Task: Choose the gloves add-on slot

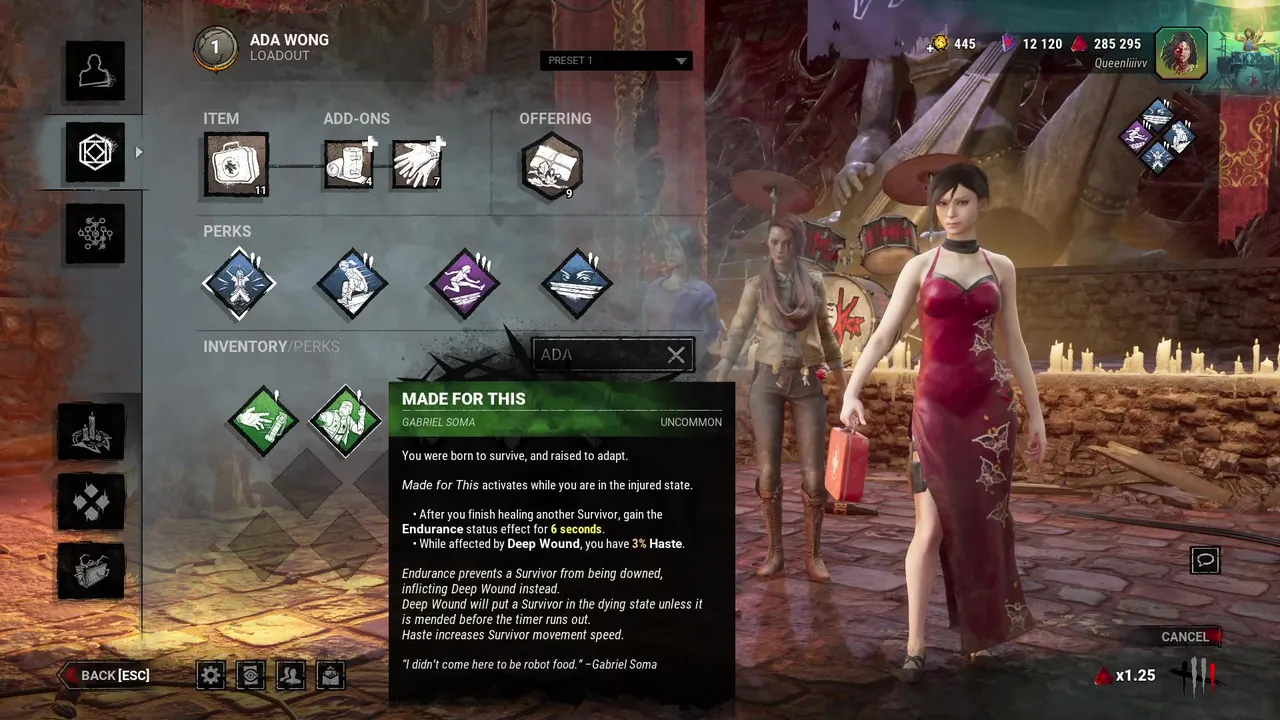Action: coord(417,164)
